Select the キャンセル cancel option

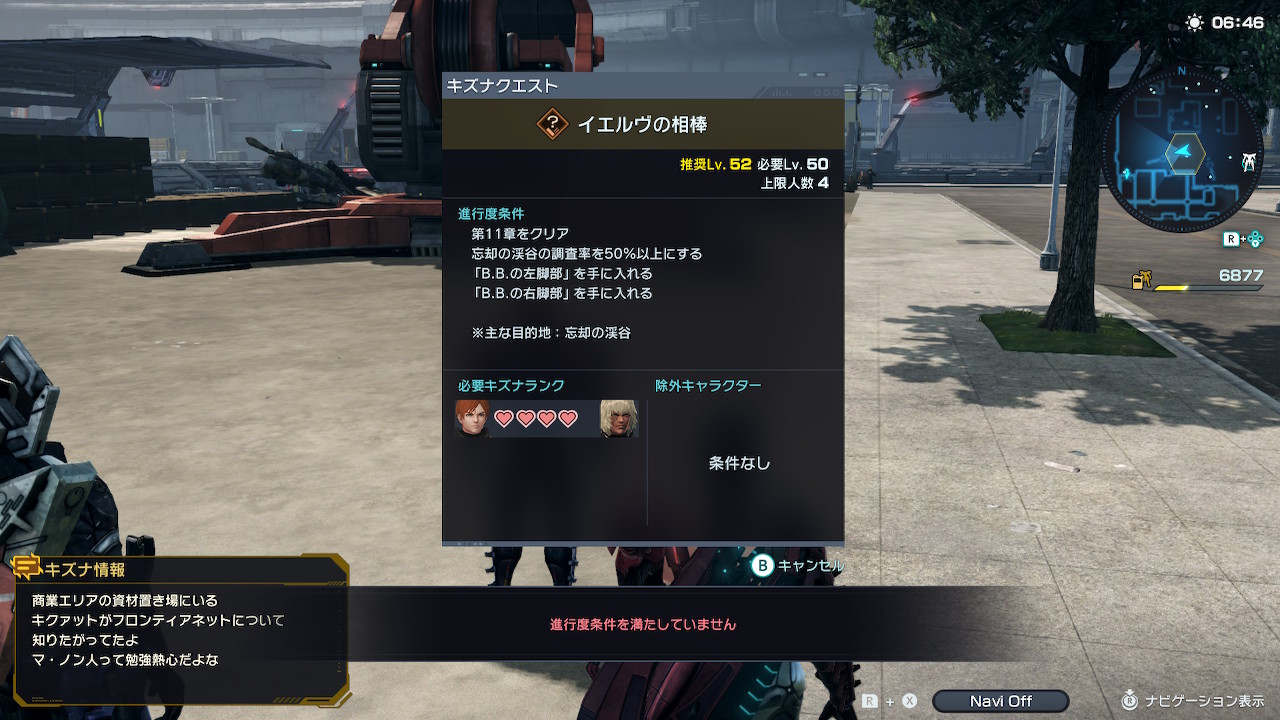point(798,566)
